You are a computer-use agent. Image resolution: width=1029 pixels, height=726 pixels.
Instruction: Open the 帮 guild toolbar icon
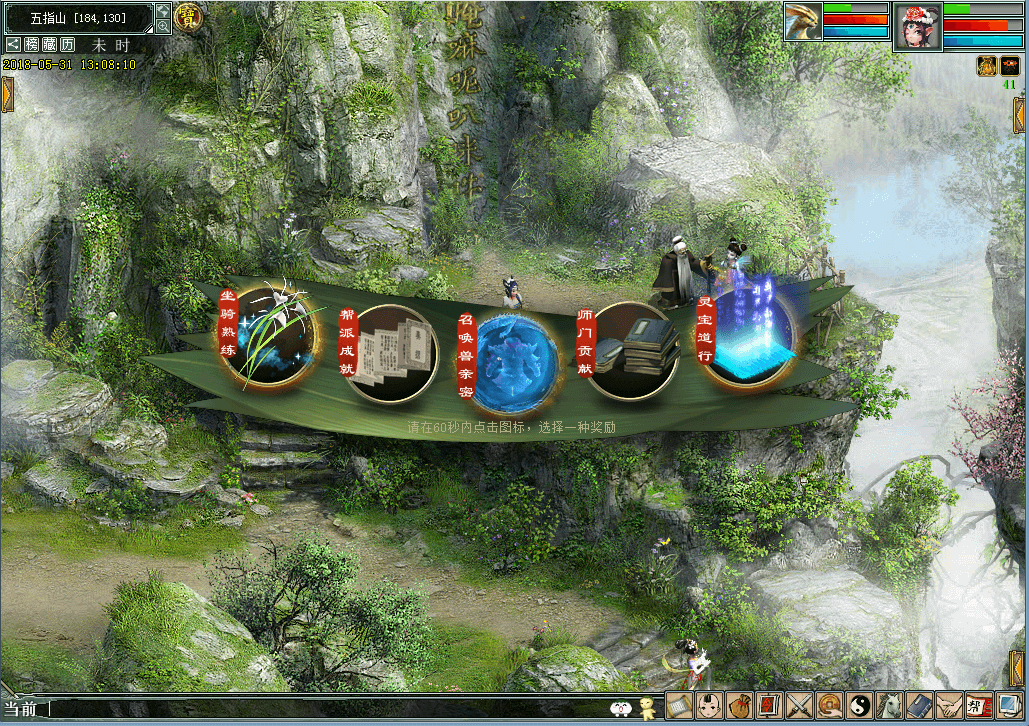pos(979,706)
